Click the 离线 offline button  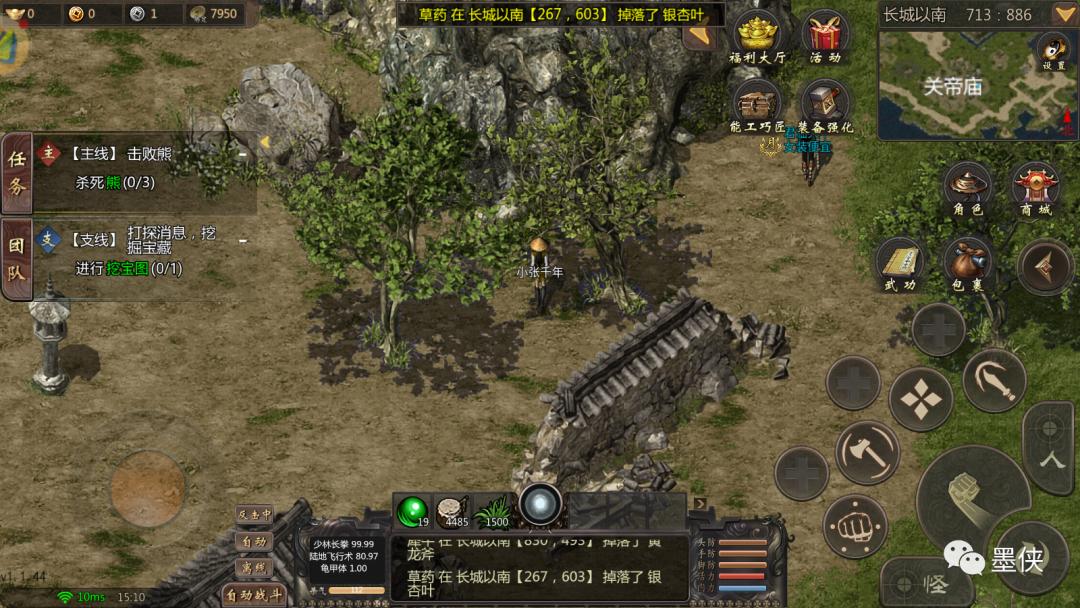(254, 567)
